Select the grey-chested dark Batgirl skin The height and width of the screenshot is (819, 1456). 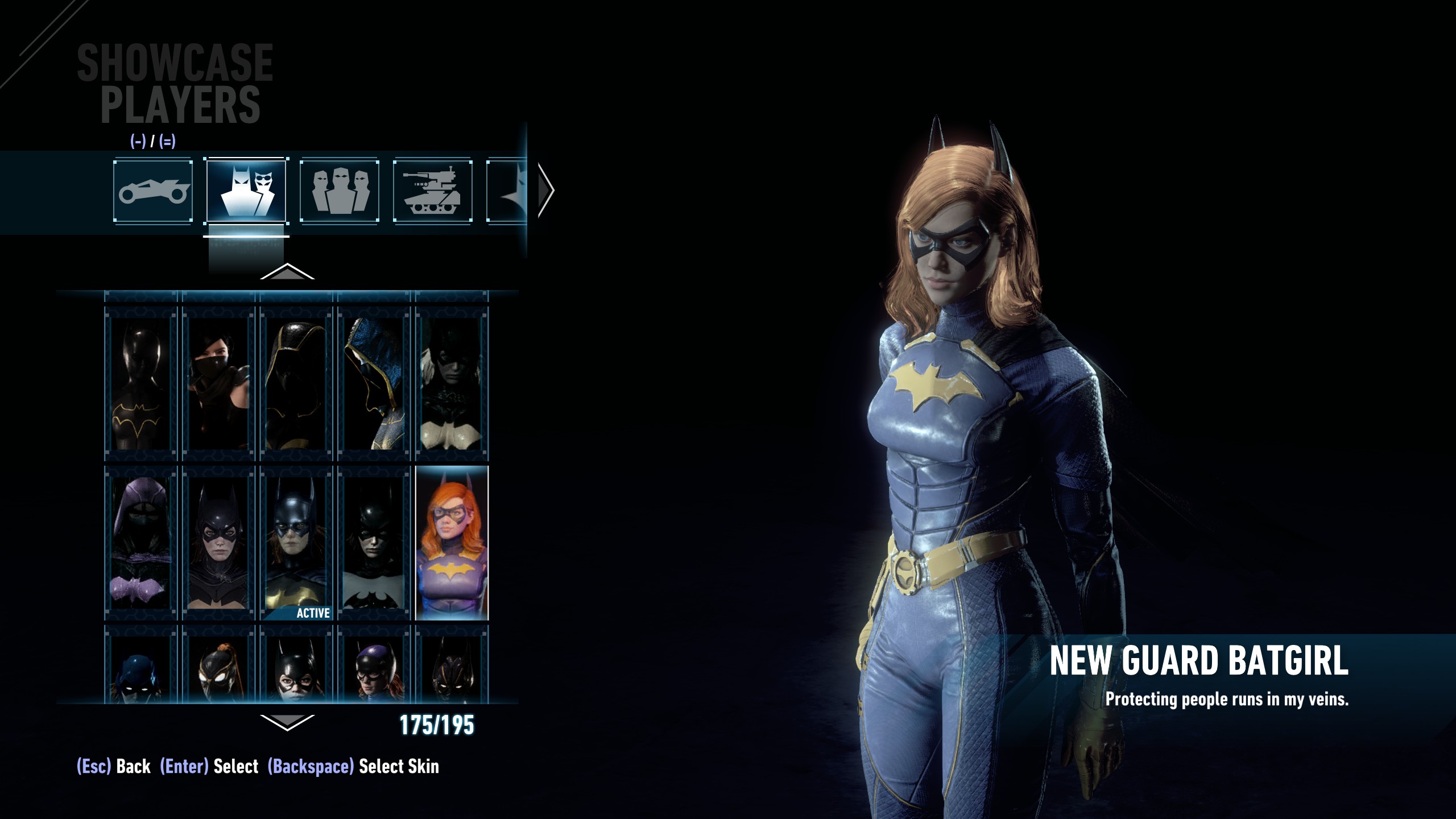coord(452,384)
